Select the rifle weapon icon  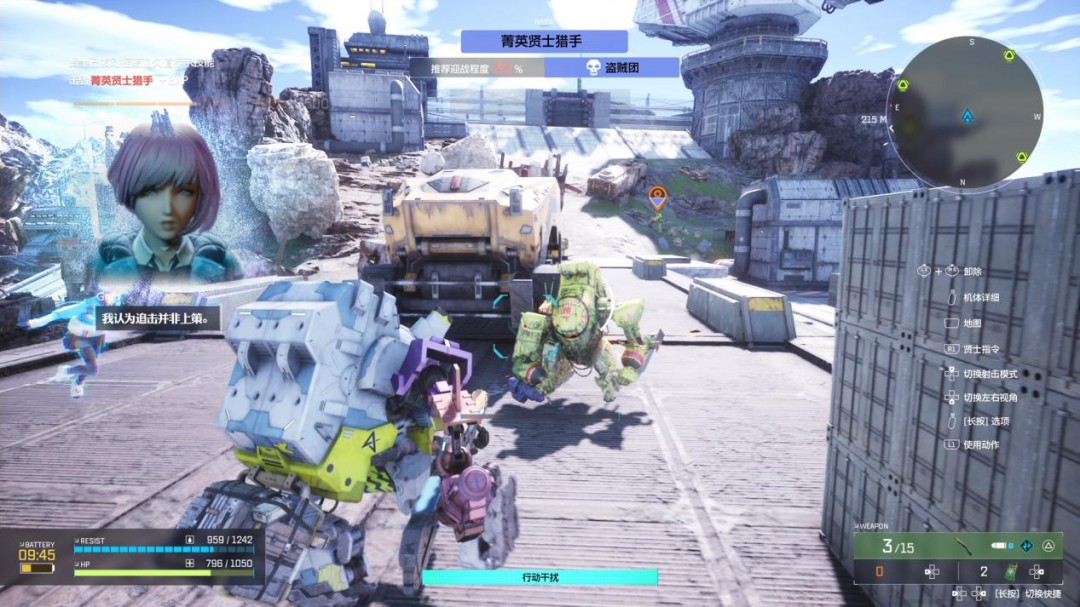point(963,546)
